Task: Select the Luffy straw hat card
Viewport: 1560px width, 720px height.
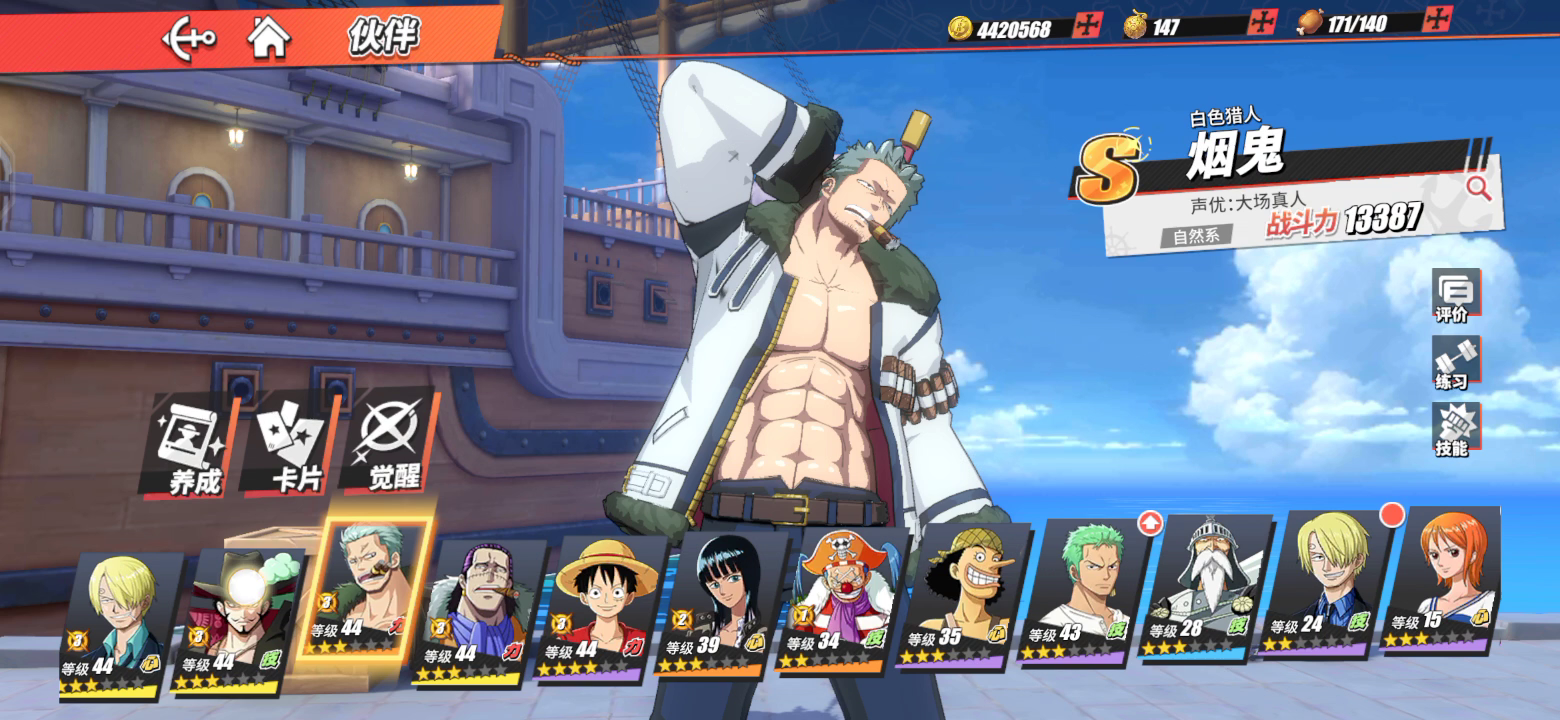Action: [x=596, y=608]
